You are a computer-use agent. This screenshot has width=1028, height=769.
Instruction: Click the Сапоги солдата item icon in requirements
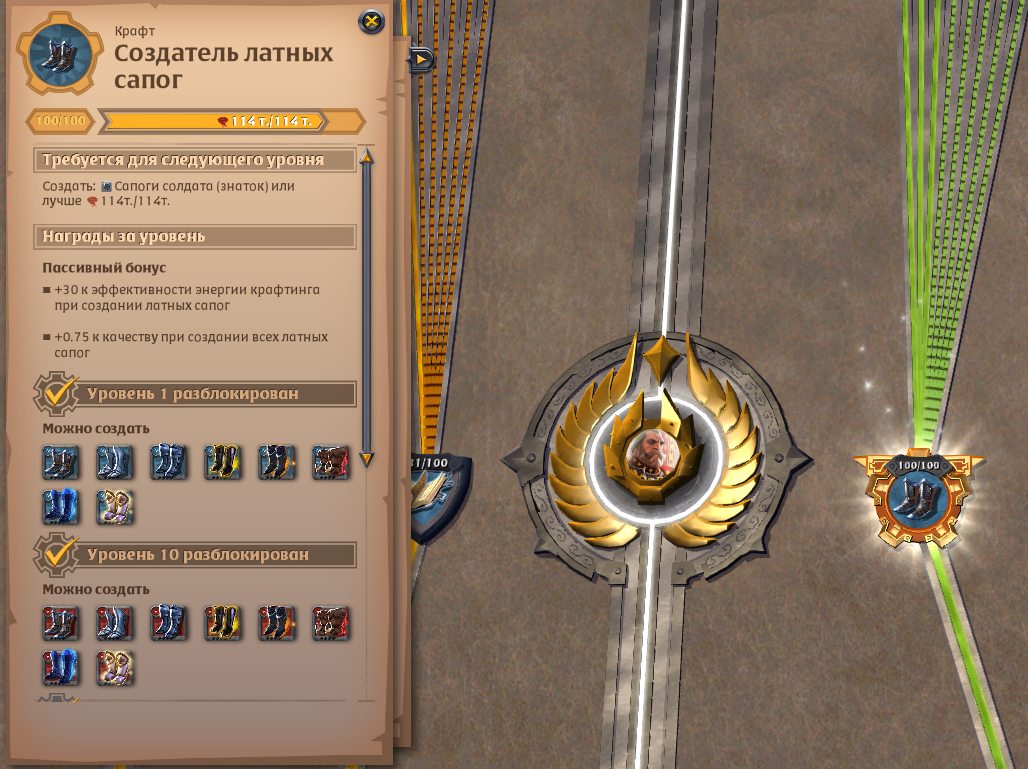[107, 186]
